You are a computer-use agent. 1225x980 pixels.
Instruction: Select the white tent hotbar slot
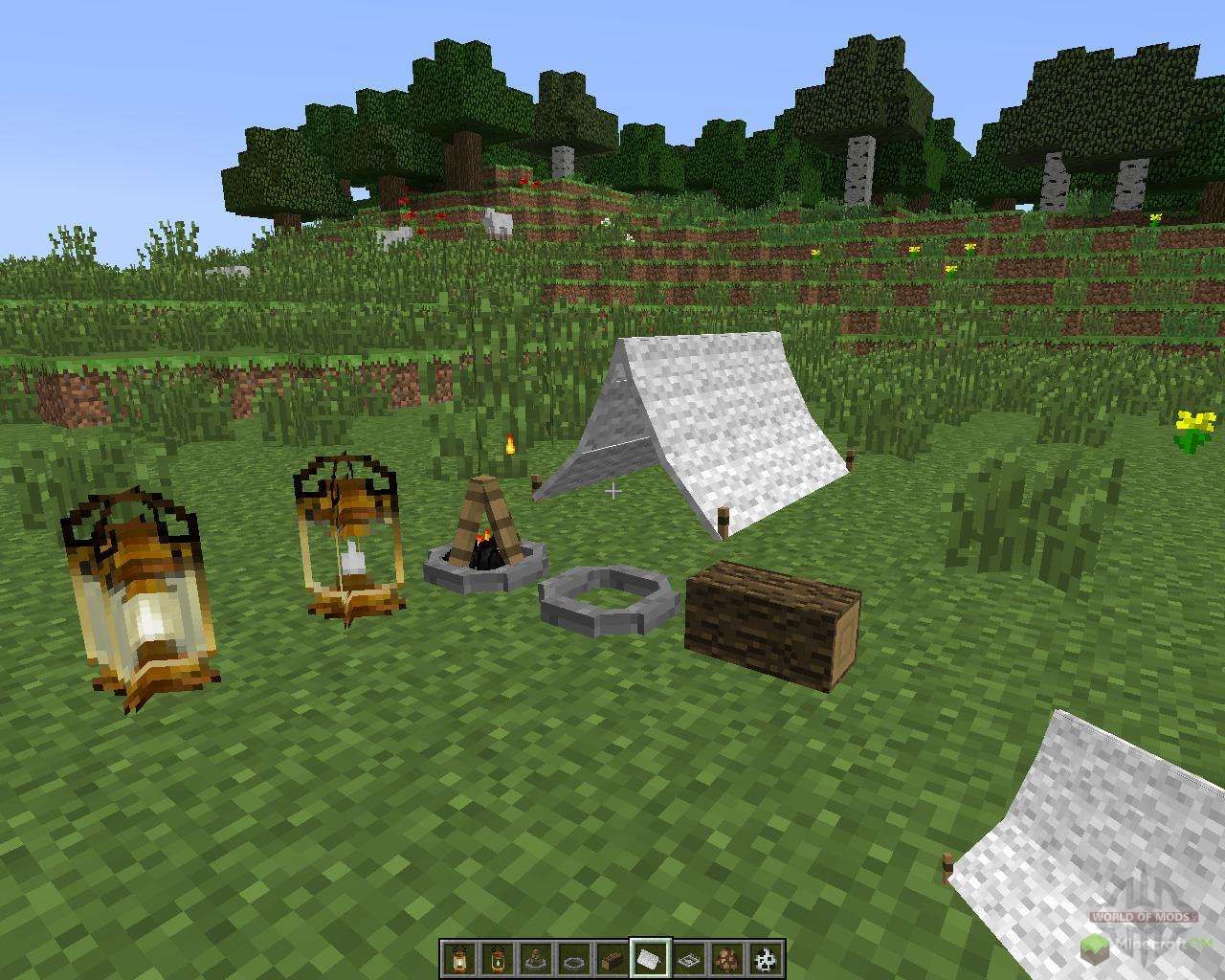tap(651, 958)
